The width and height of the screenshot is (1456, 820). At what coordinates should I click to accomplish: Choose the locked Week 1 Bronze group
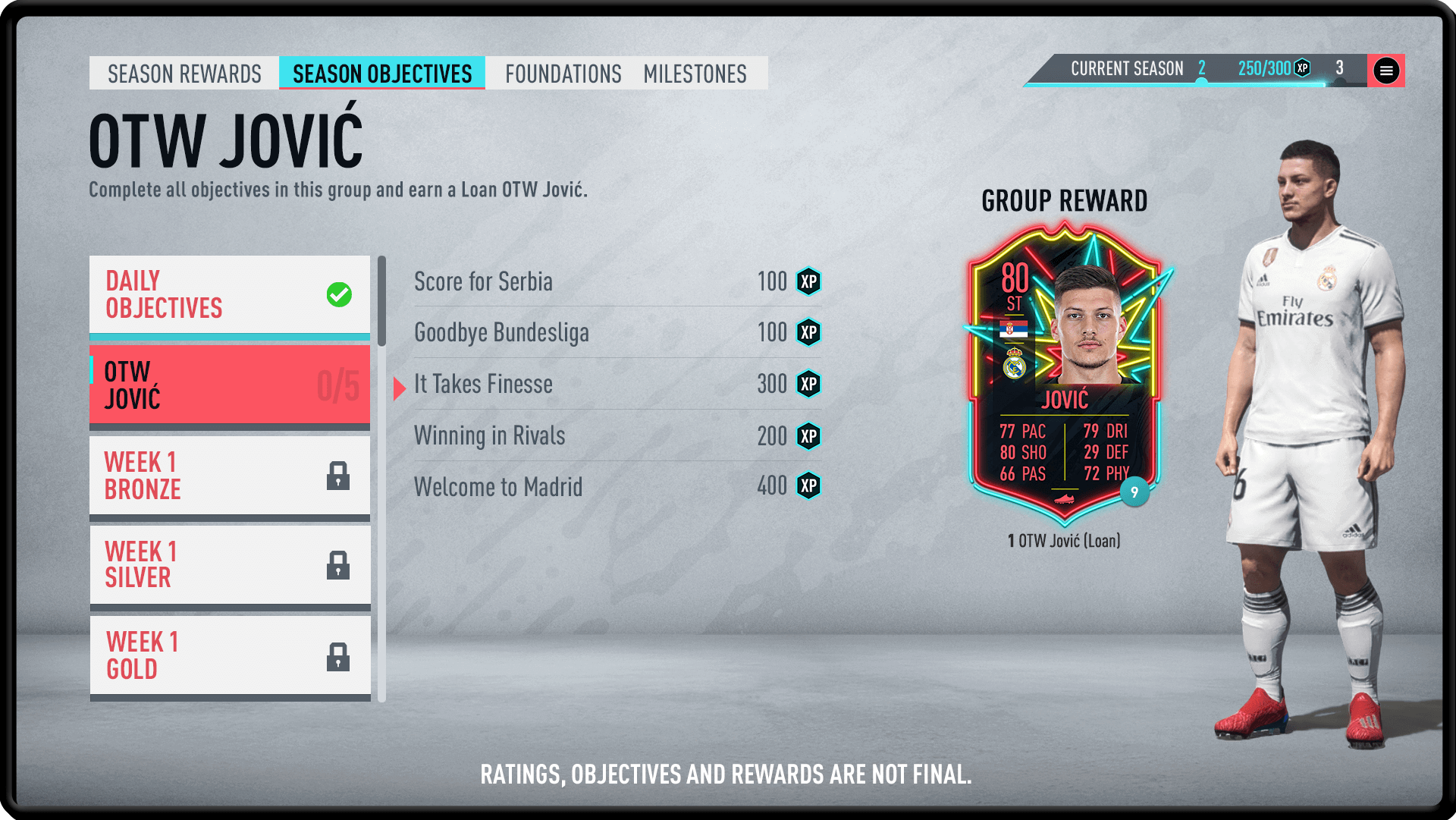click(x=229, y=476)
